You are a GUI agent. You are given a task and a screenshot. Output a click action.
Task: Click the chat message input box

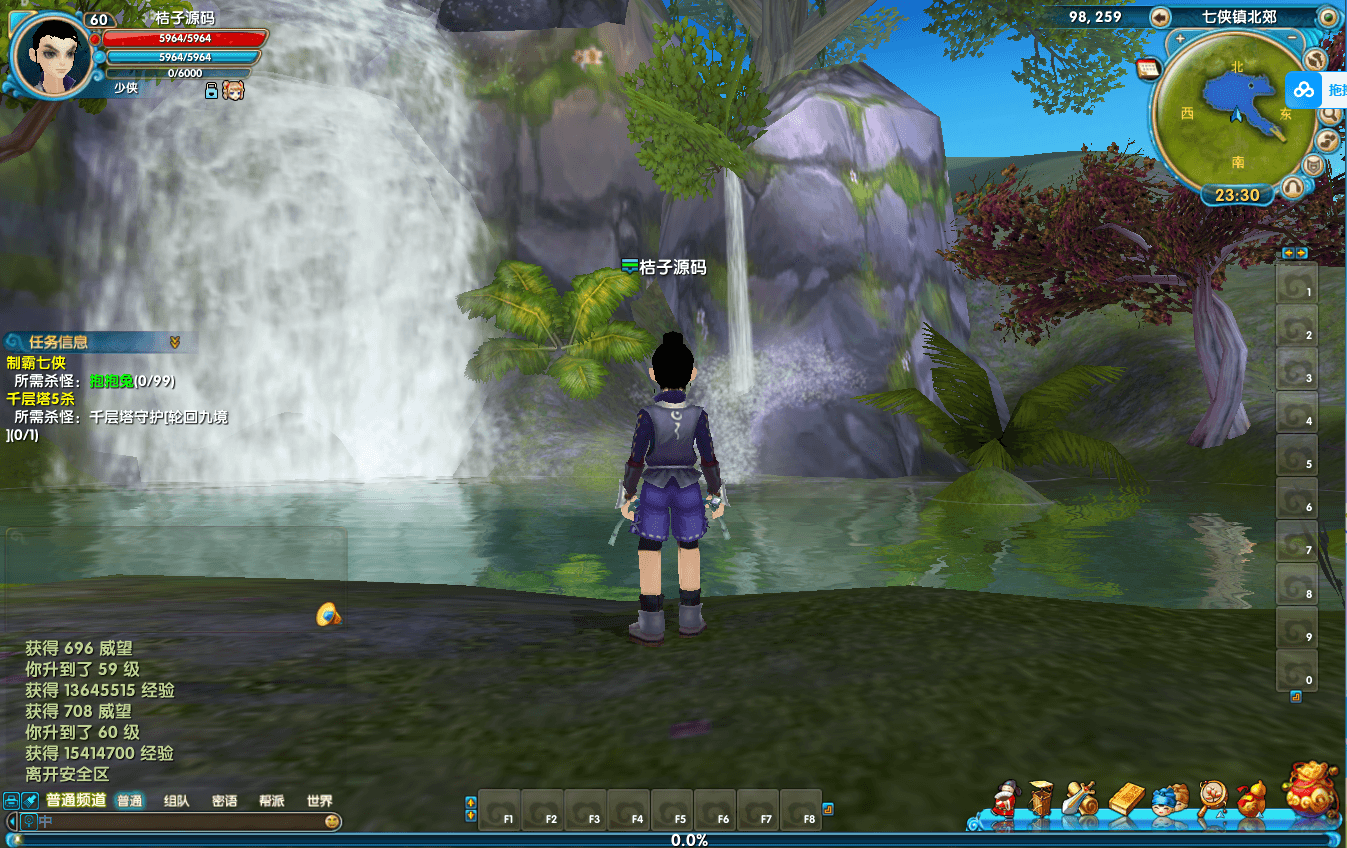(180, 822)
